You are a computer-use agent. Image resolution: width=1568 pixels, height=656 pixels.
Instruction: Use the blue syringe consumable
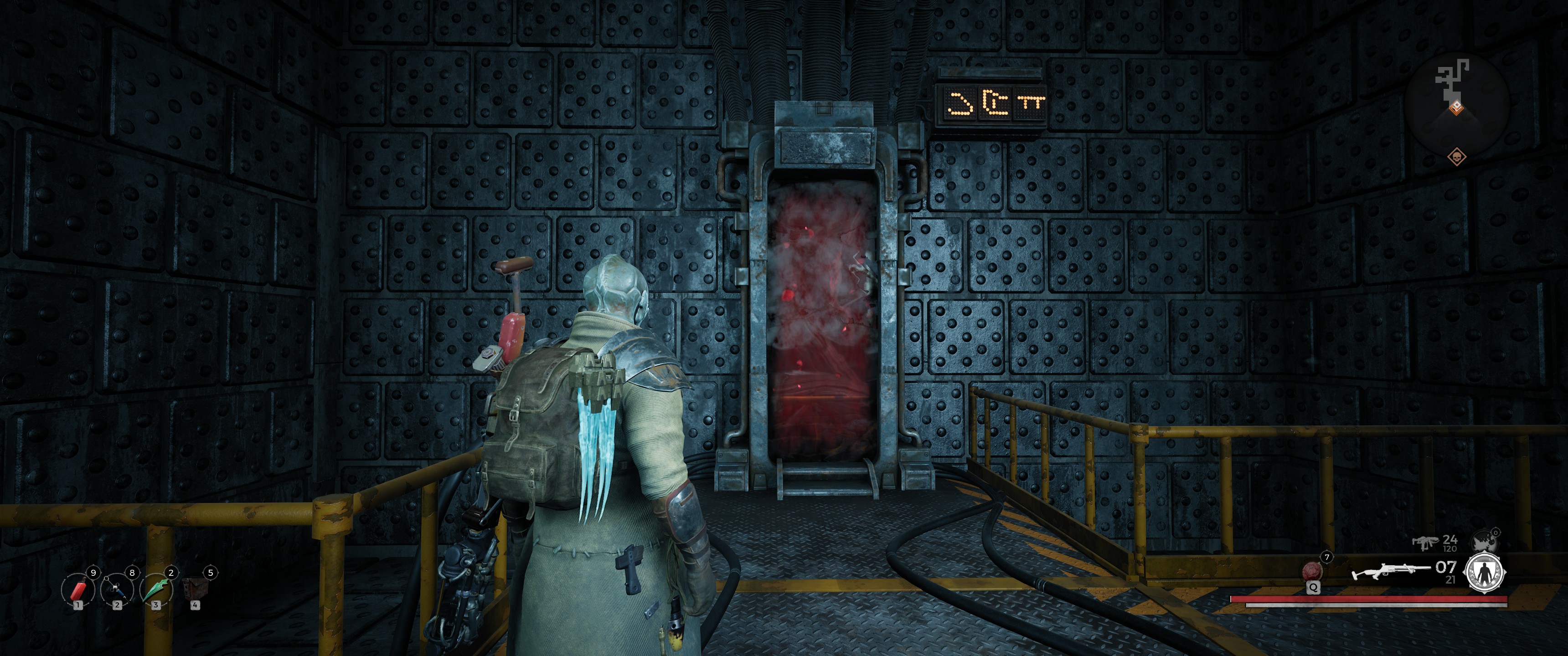click(x=117, y=589)
